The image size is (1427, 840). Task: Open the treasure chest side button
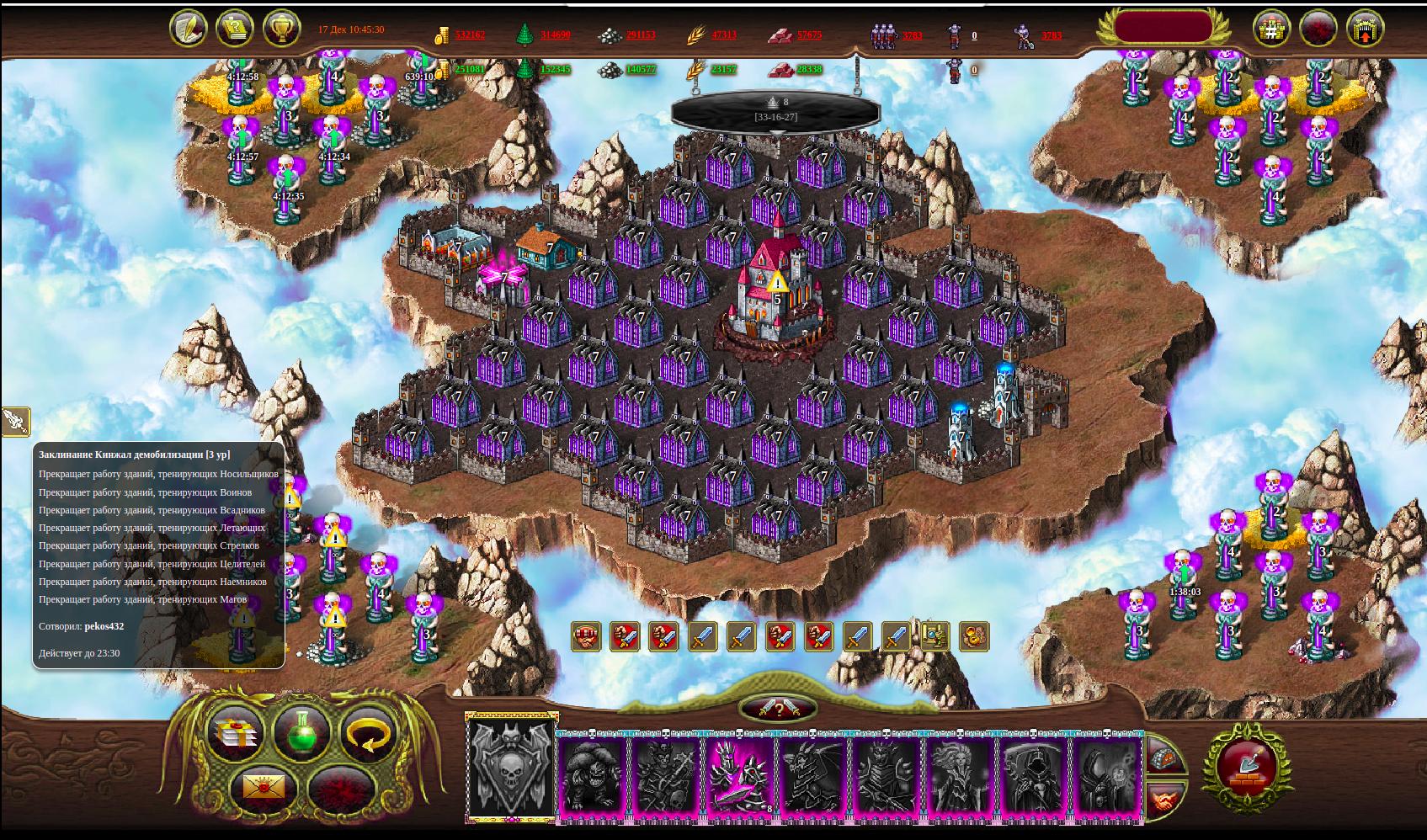click(1164, 756)
